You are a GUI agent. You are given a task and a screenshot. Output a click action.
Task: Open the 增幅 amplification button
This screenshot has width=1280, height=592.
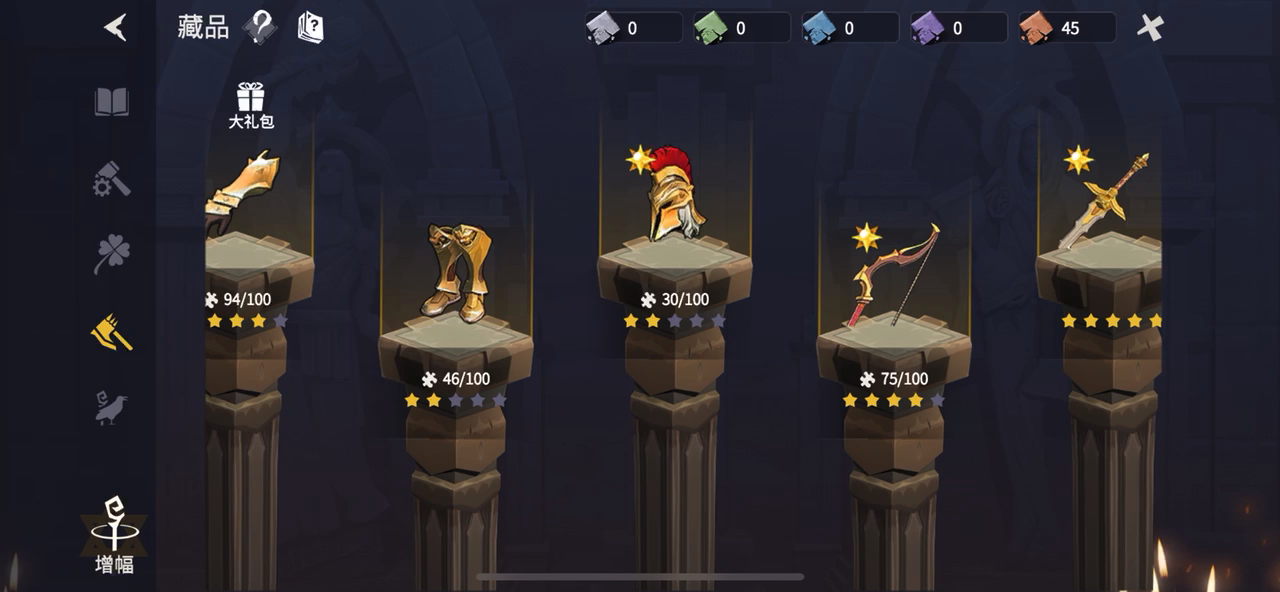[114, 536]
